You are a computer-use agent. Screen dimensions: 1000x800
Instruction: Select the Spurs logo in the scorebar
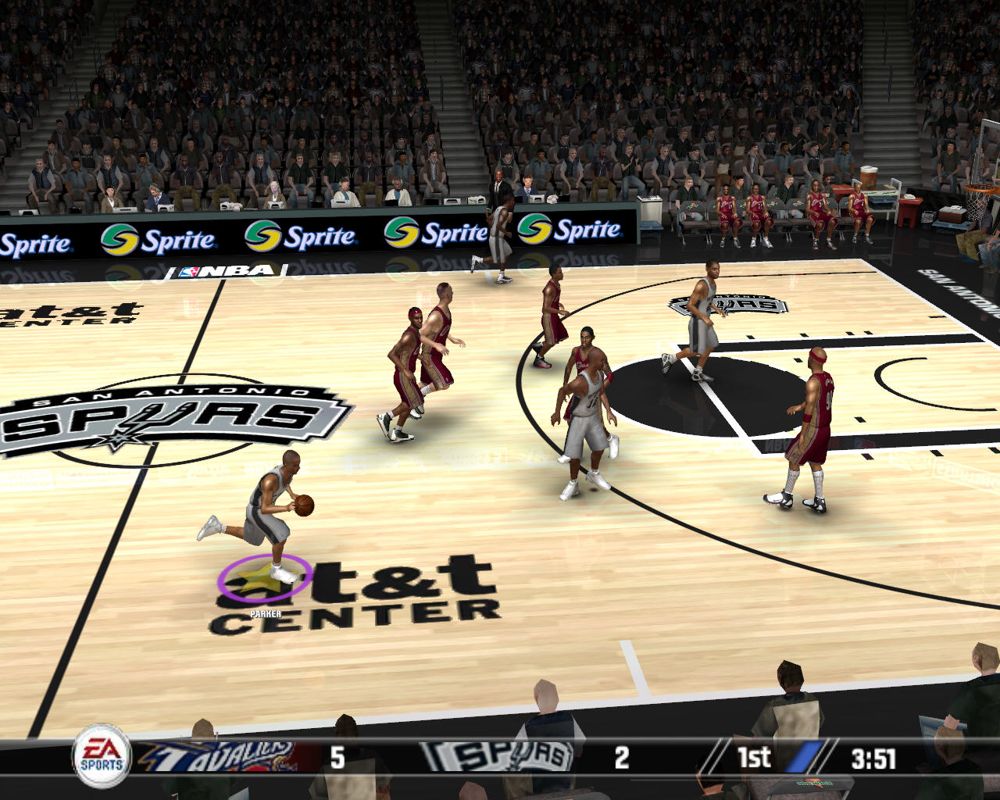pyautogui.click(x=495, y=756)
